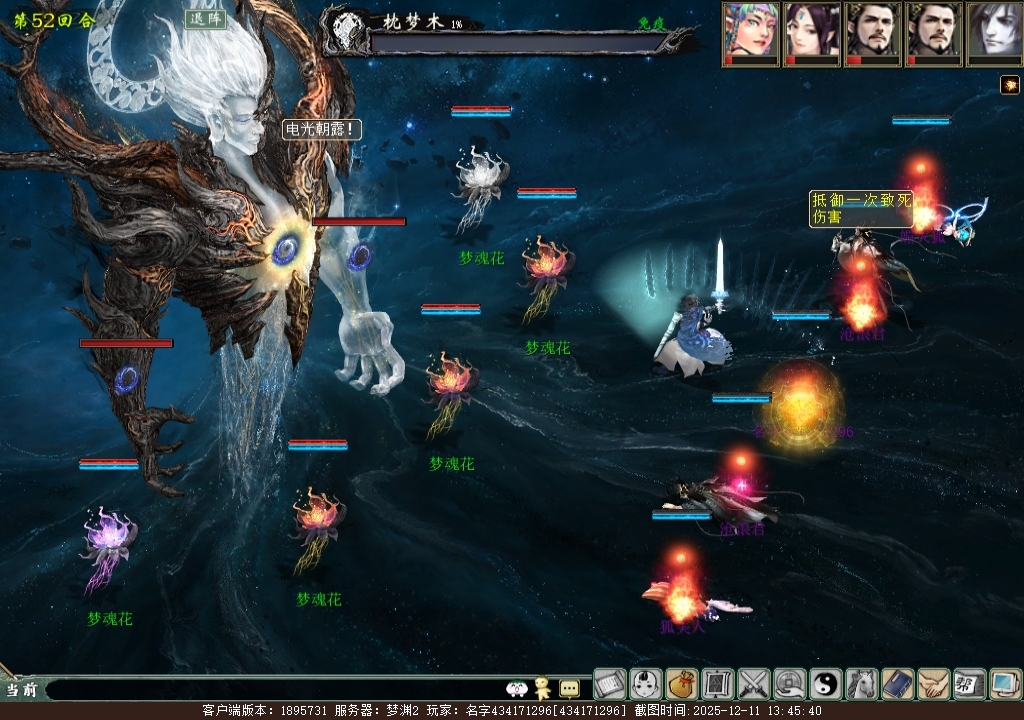Select the green-haired elf portrait
This screenshot has height=720, width=1024.
[752, 32]
